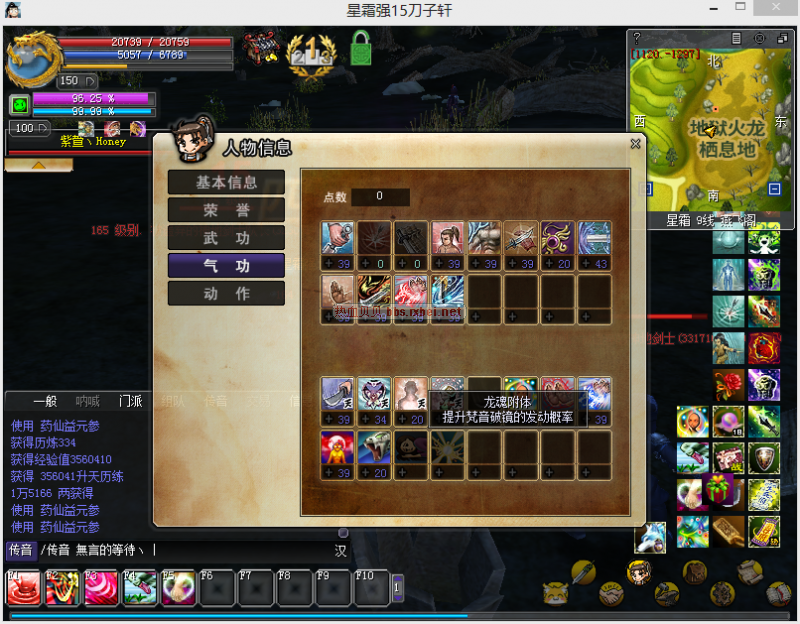
Task: Open the 基本信息 basic info section
Action: [x=226, y=183]
